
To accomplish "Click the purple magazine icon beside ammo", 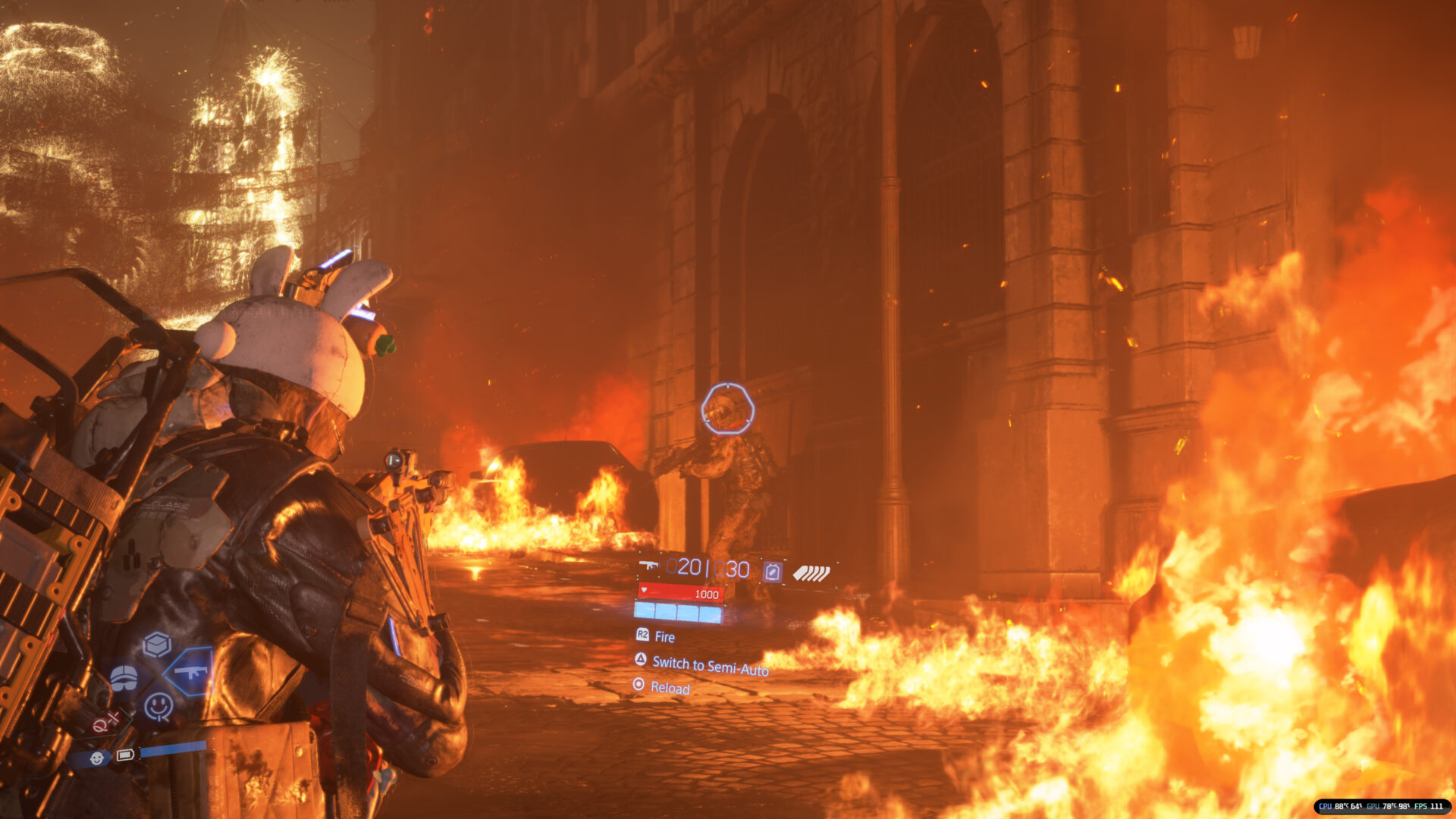I will [772, 571].
